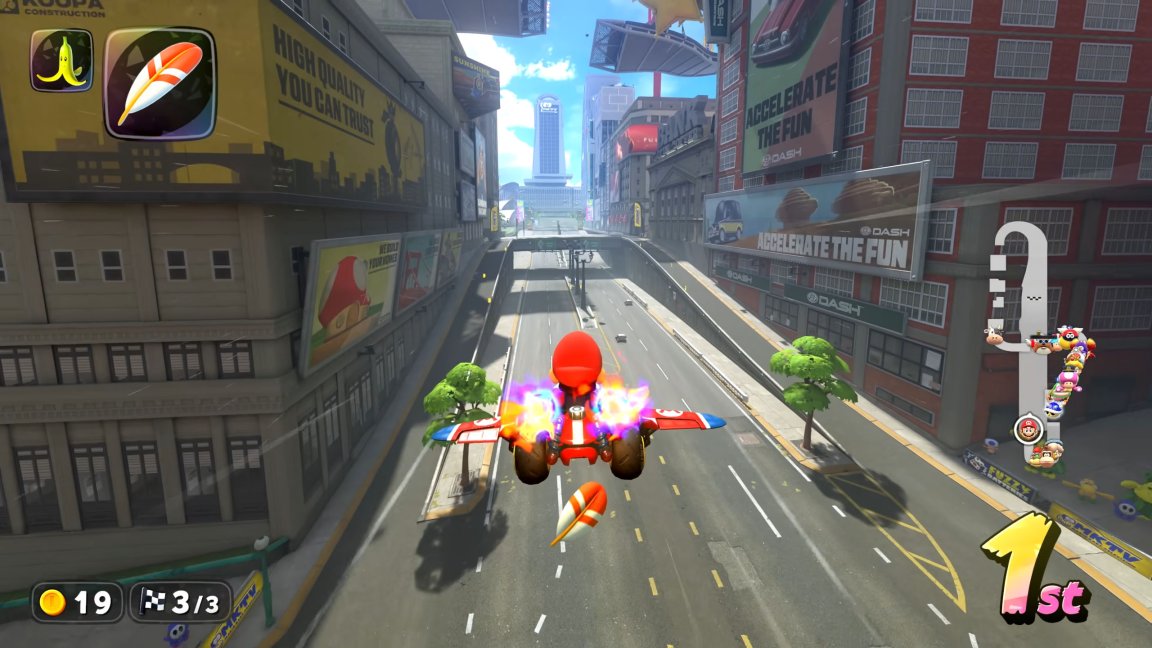Image resolution: width=1152 pixels, height=648 pixels.
Task: Choose the banana reserve item slot
Action: click(61, 60)
